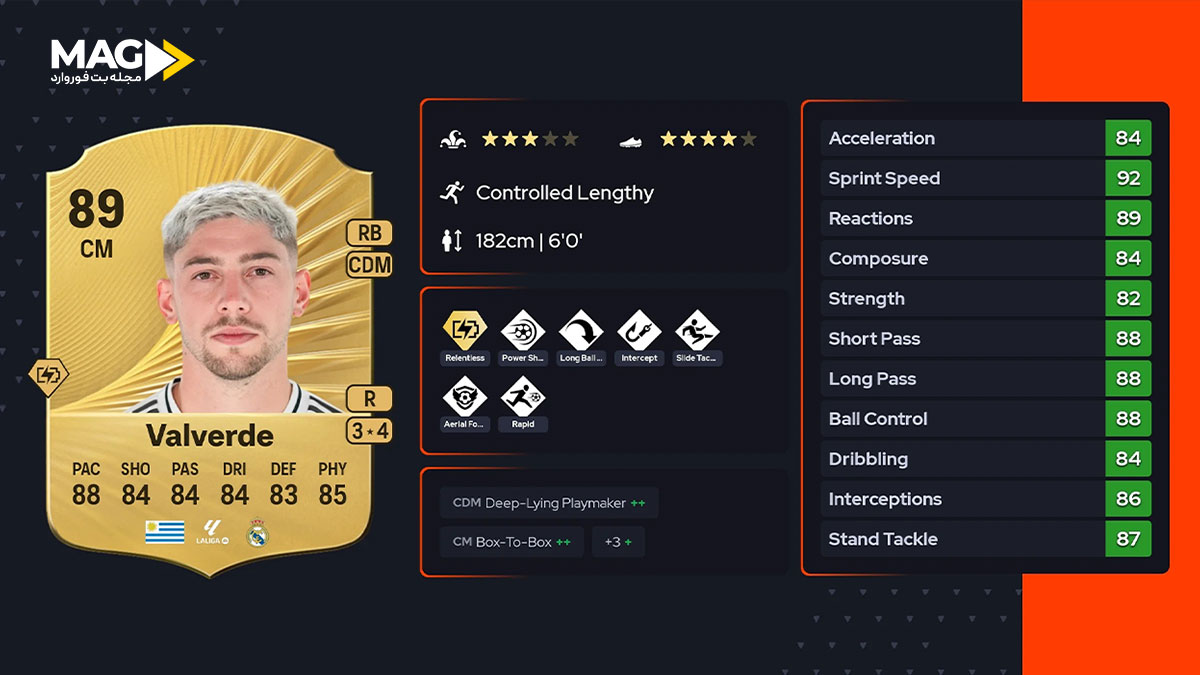The image size is (1200, 675).
Task: Expand the +3 additional roles chip
Action: coord(617,542)
